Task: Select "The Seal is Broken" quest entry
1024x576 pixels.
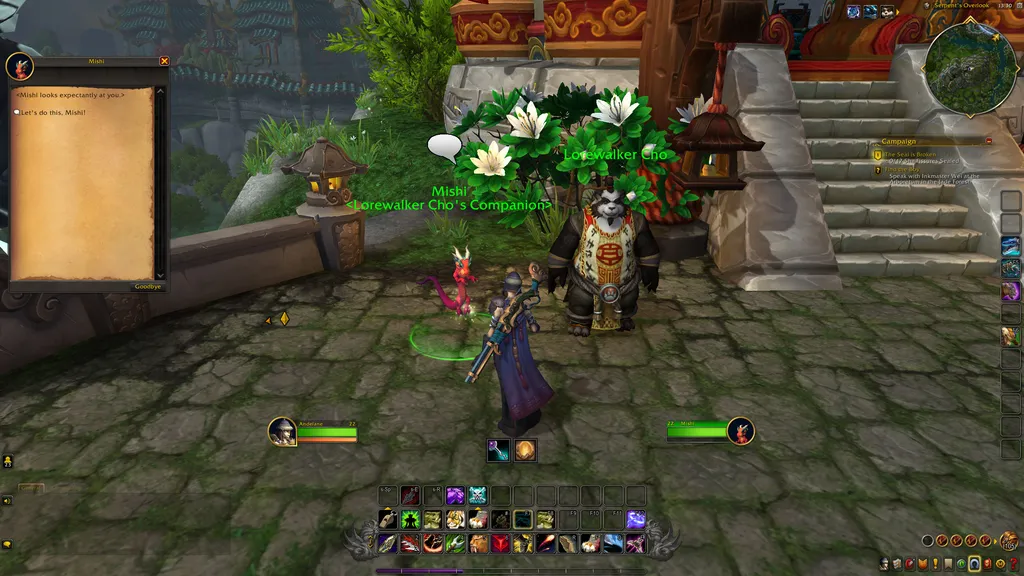Action: coord(910,154)
